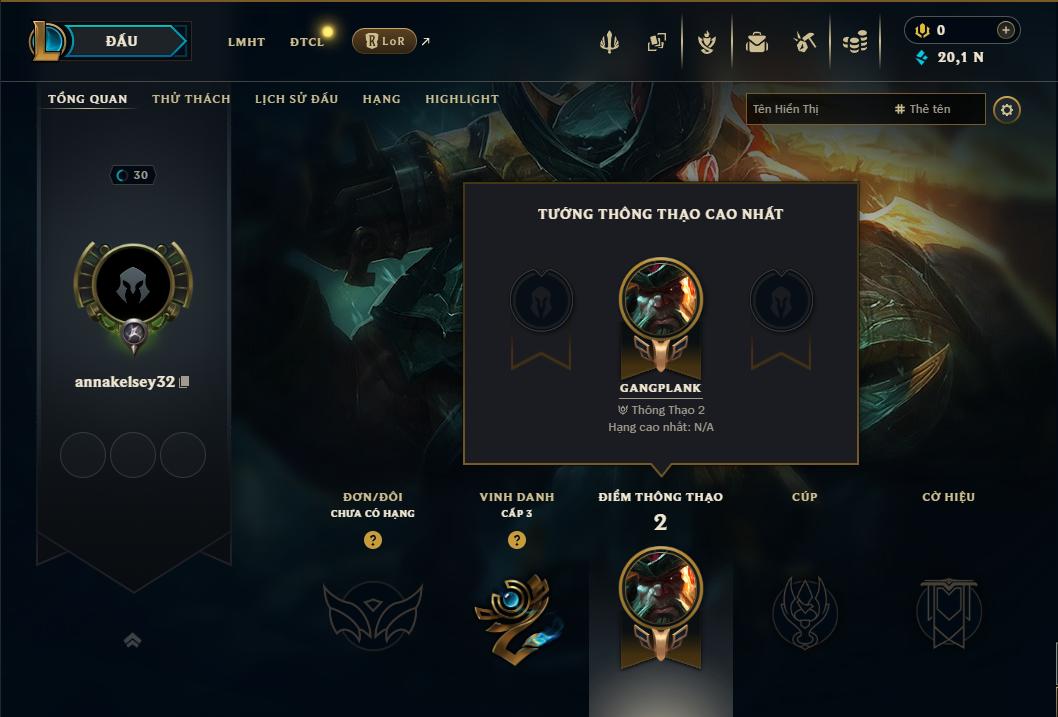Open the loot backpack icon
Viewport: 1058px width, 717px height.
coord(756,42)
